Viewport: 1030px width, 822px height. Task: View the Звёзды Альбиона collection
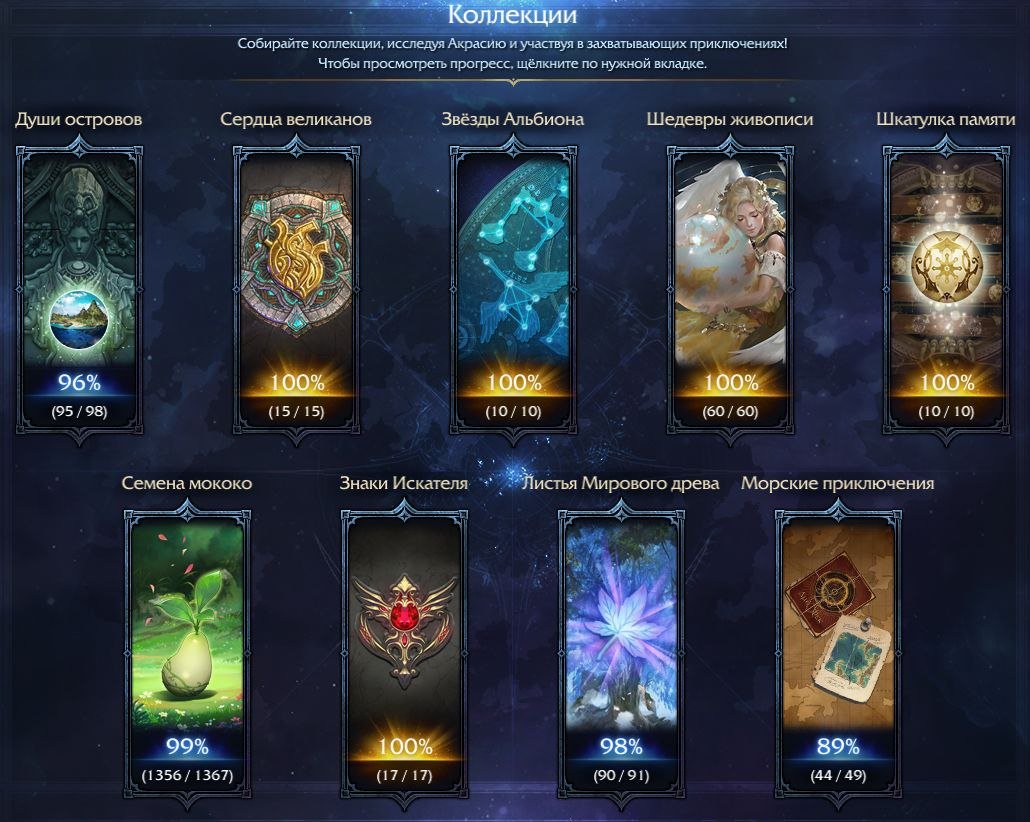pos(513,285)
